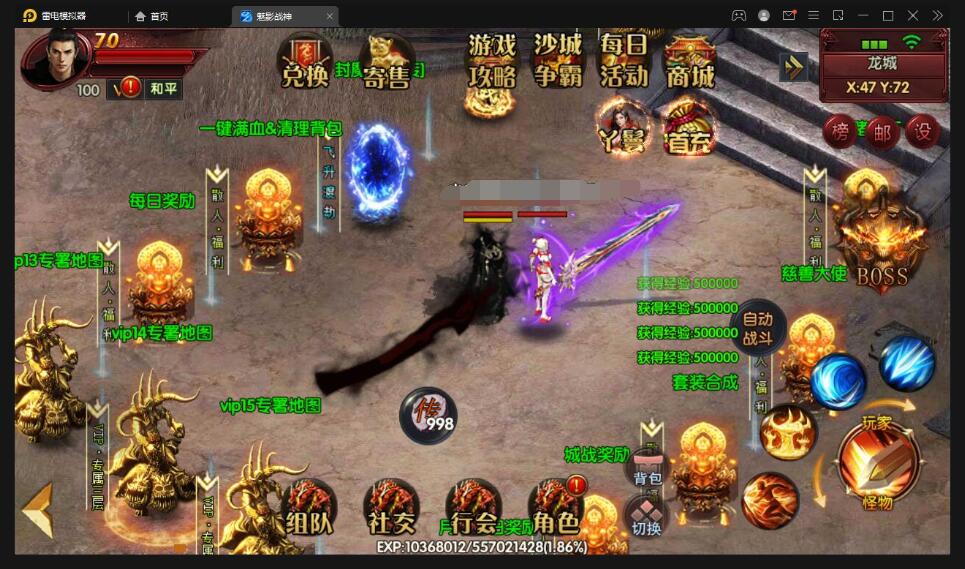Open the 丫鬟 maid panel

(x=624, y=130)
